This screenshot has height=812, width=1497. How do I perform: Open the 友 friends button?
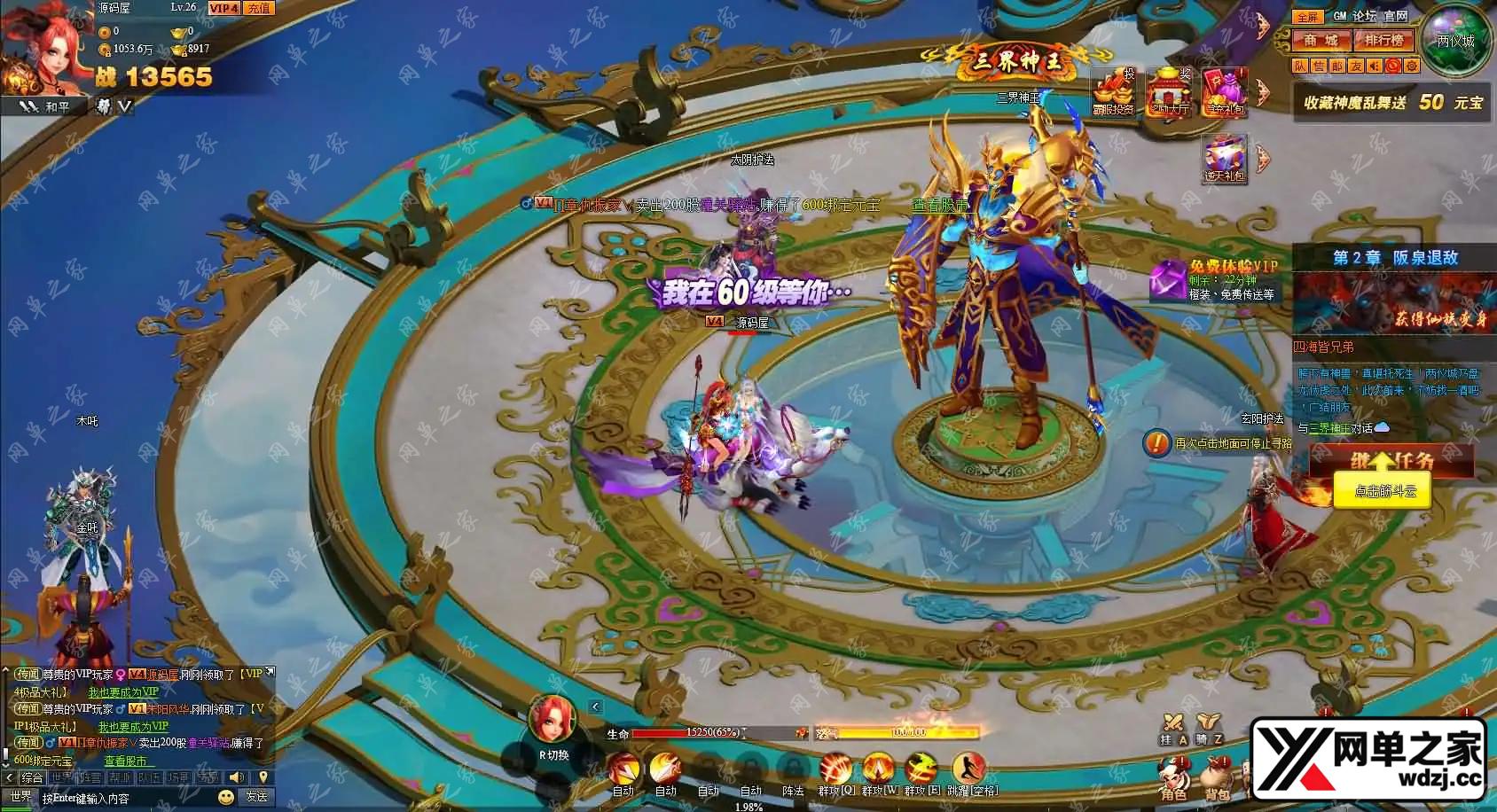(x=1355, y=66)
